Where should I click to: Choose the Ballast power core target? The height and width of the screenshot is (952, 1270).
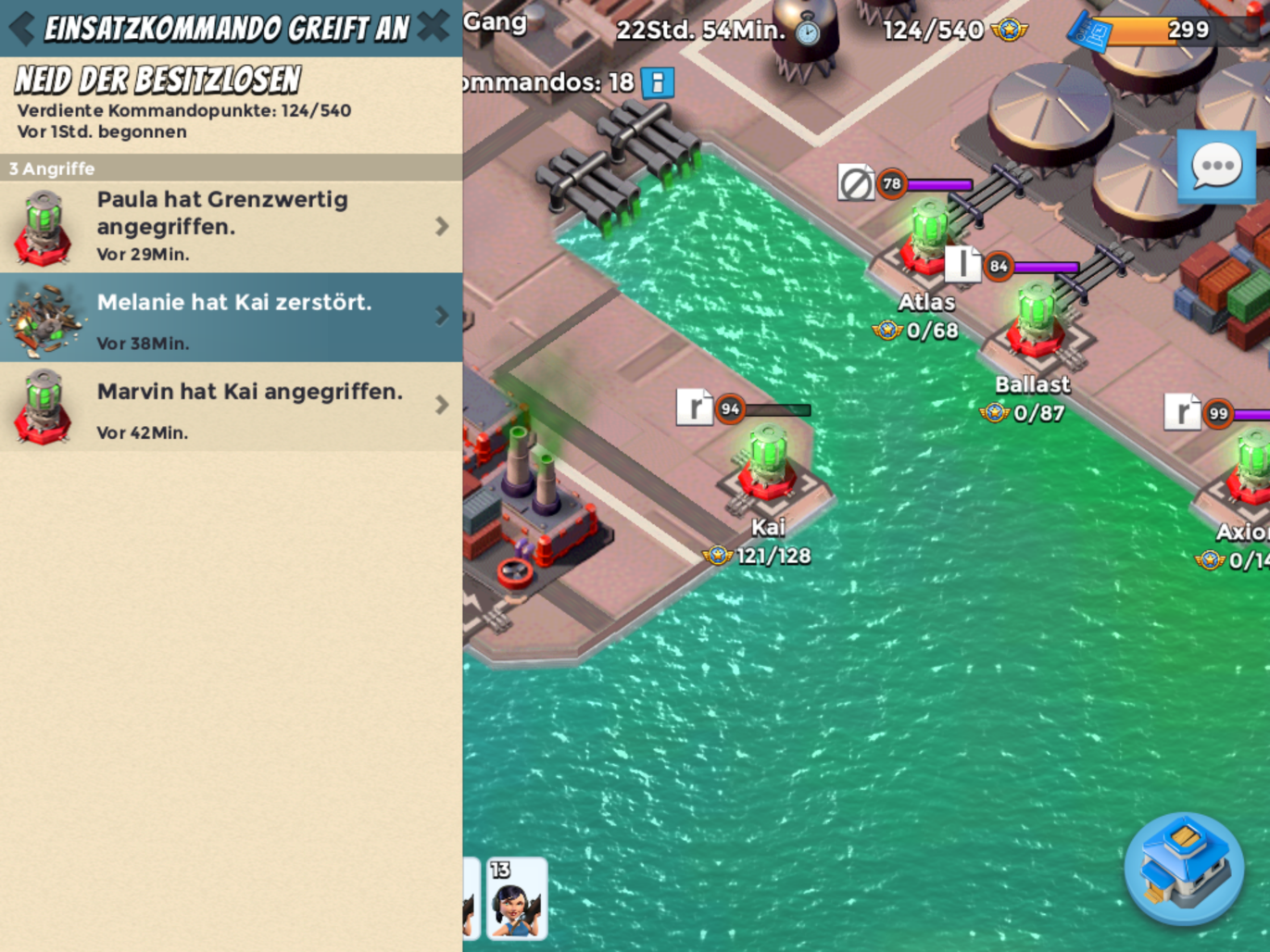tap(1034, 320)
